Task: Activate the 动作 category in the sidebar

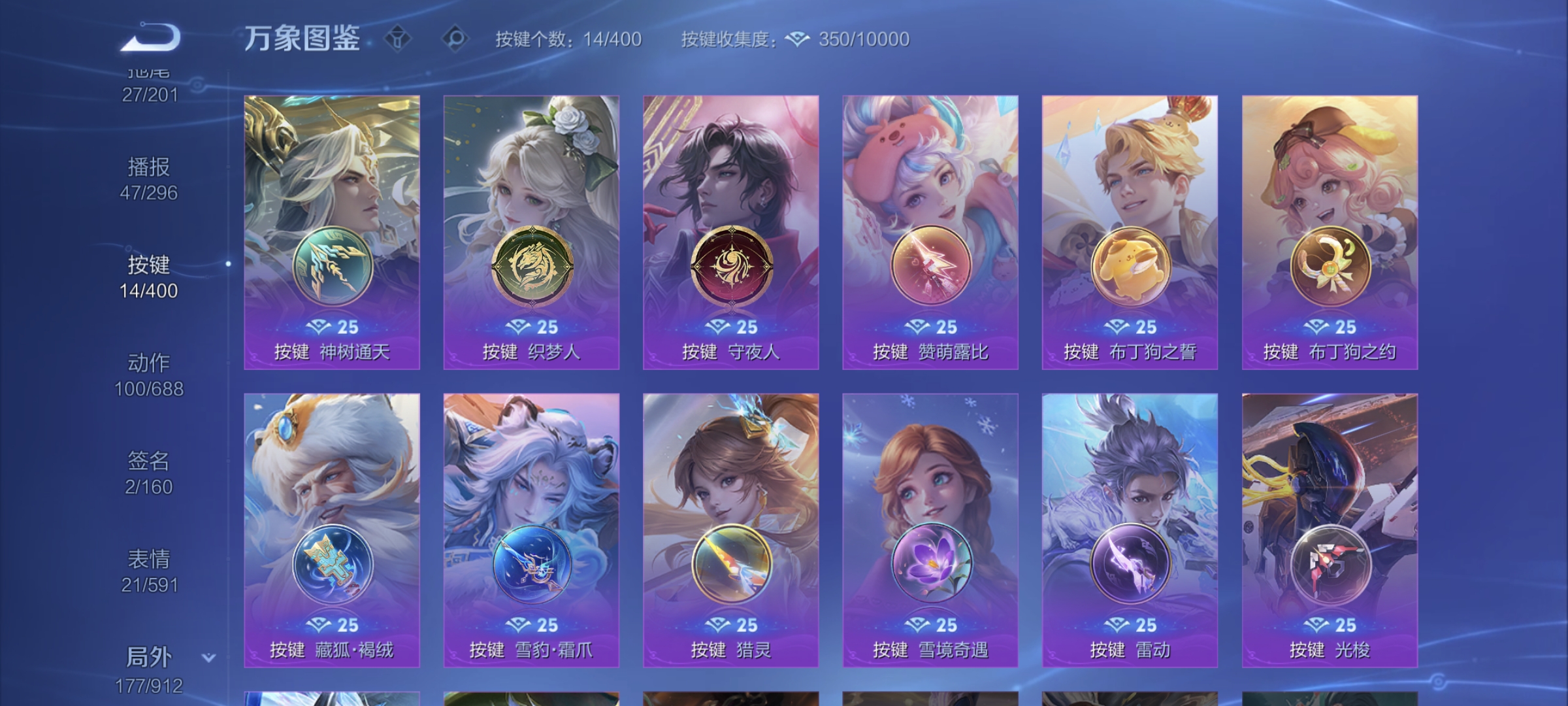Action: pyautogui.click(x=152, y=376)
